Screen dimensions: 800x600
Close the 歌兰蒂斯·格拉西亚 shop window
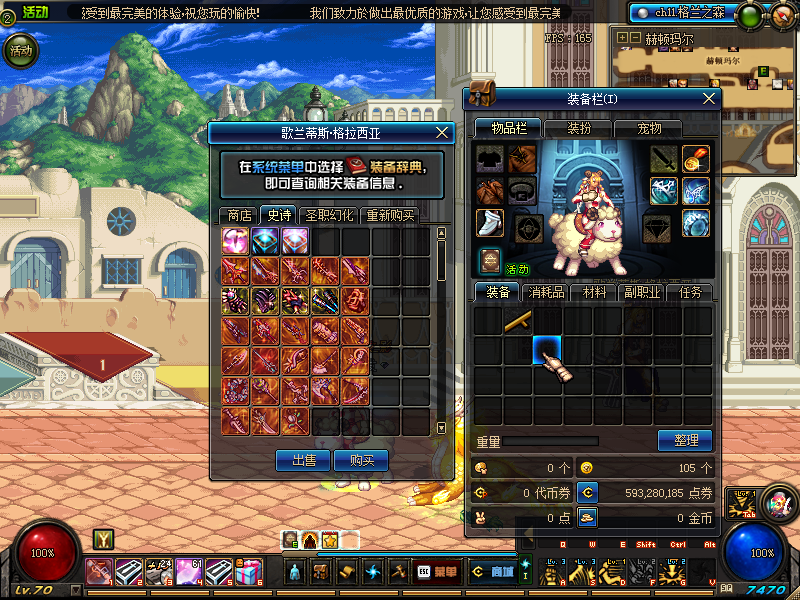point(444,132)
